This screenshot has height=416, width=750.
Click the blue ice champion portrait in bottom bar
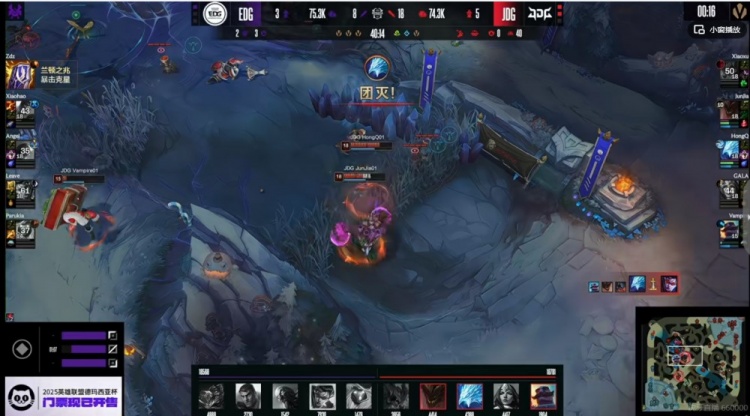pyautogui.click(x=469, y=396)
